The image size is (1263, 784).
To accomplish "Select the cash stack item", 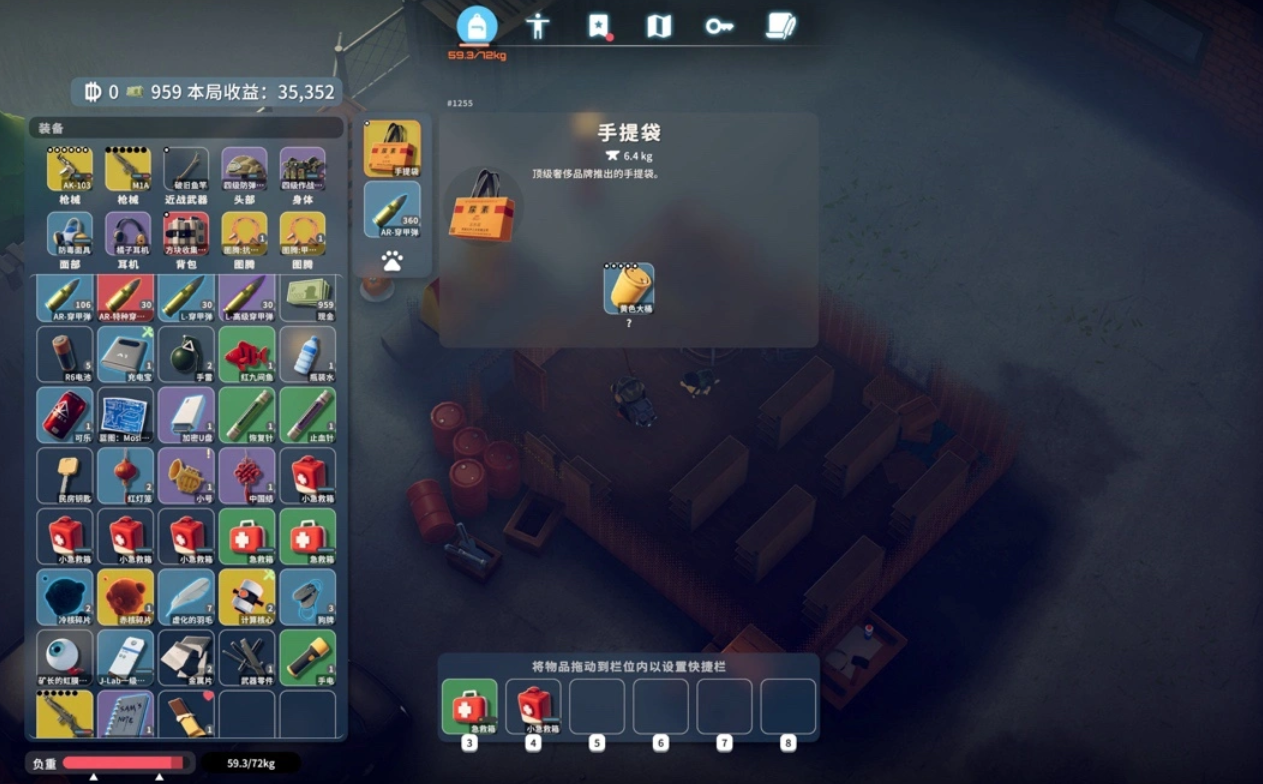I will [308, 296].
